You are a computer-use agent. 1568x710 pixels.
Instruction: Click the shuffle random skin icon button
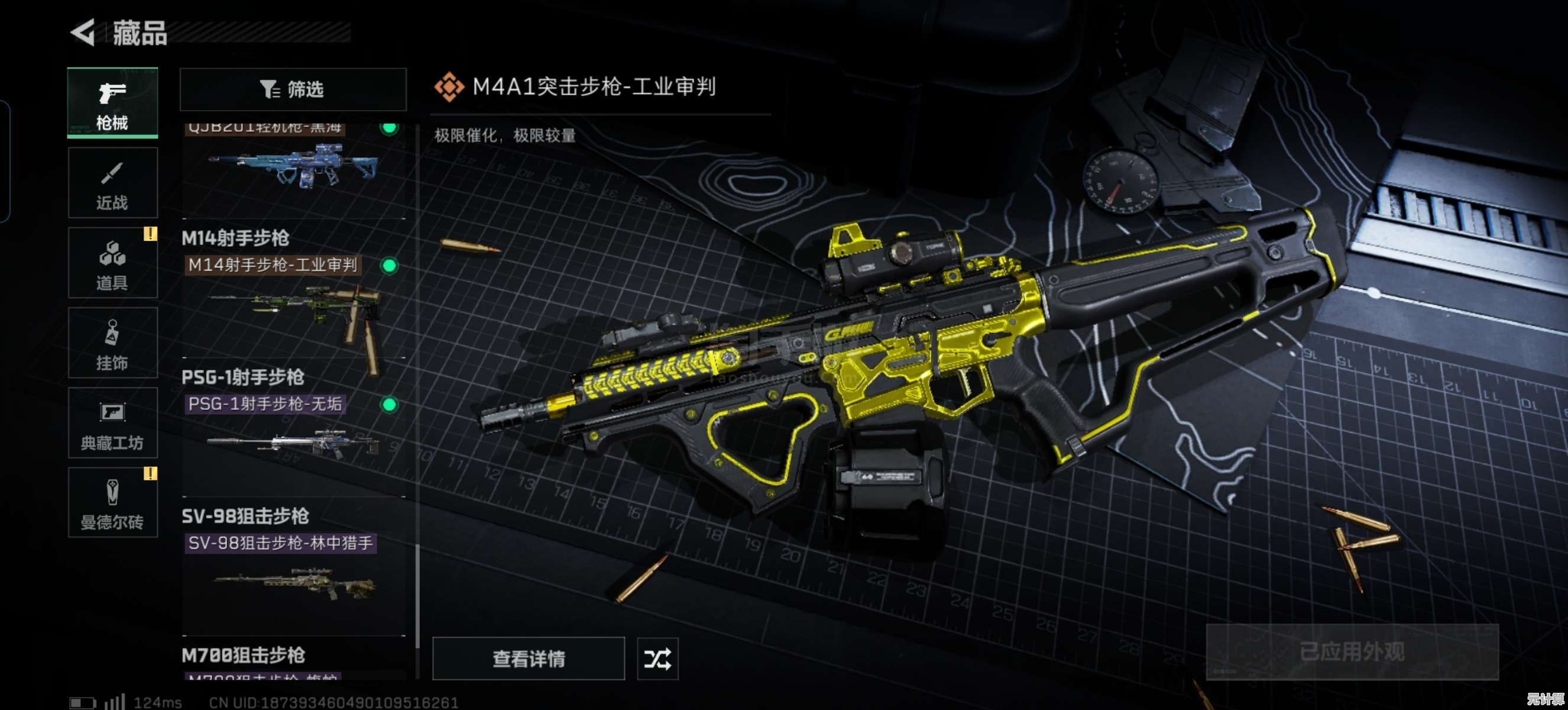pyautogui.click(x=657, y=659)
